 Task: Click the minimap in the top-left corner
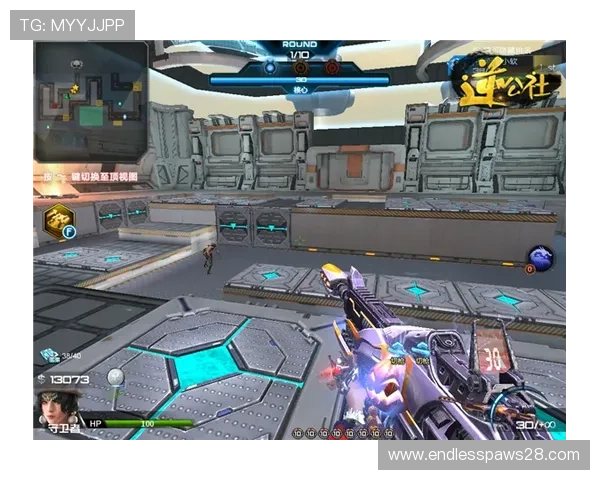pyautogui.click(x=91, y=102)
